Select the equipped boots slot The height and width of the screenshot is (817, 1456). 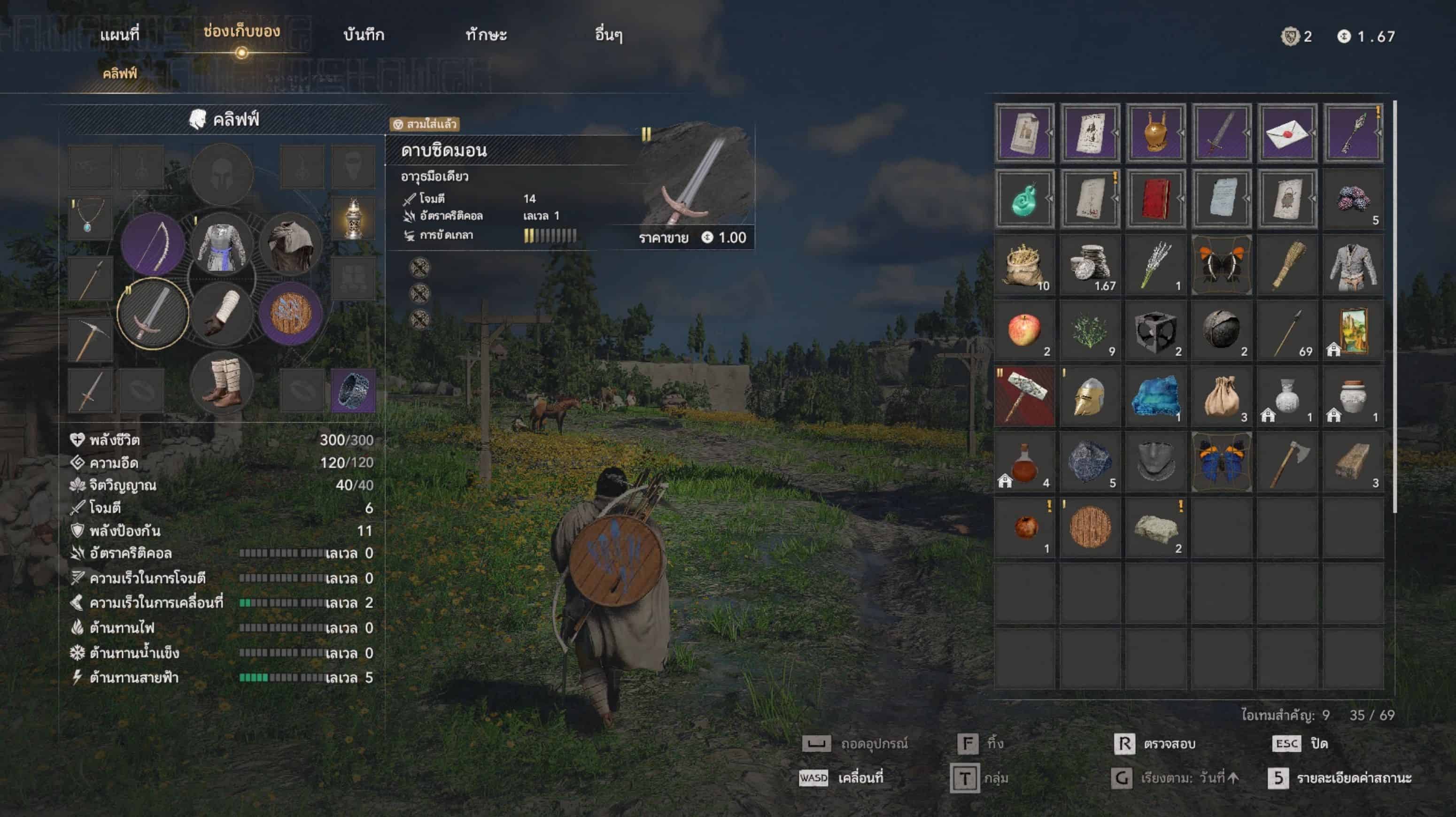[222, 383]
